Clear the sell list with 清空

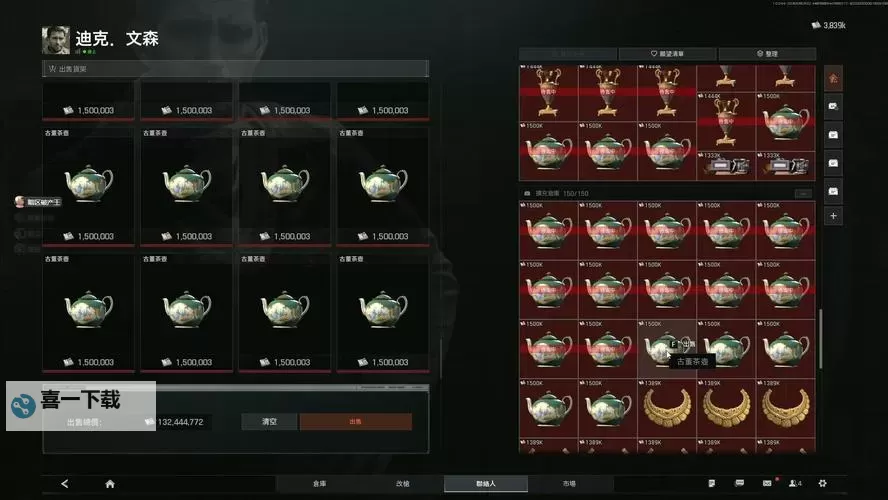tap(269, 422)
